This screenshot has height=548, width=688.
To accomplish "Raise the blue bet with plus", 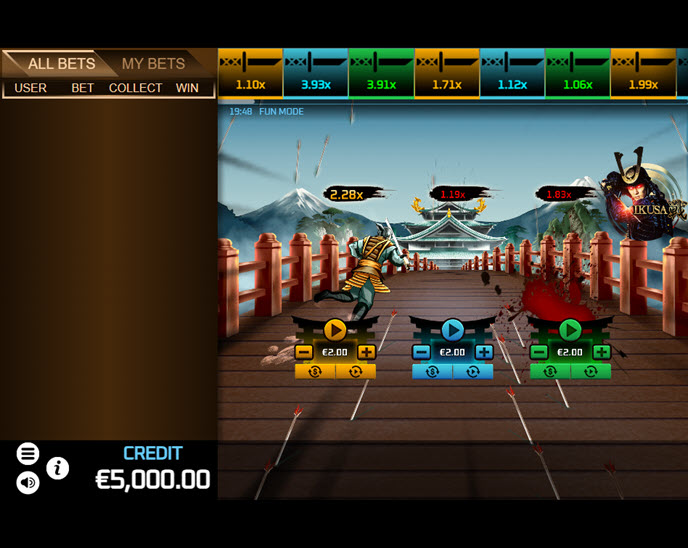I will coord(484,352).
